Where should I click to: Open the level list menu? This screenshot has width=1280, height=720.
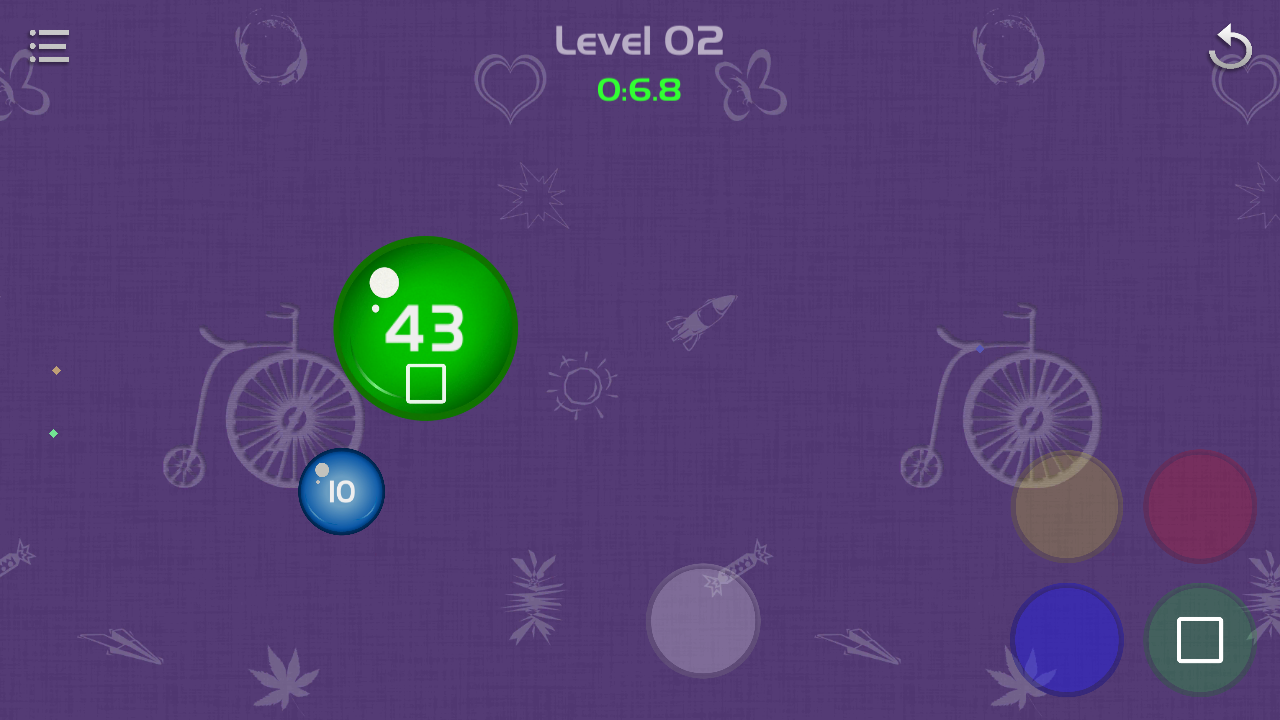pyautogui.click(x=49, y=46)
